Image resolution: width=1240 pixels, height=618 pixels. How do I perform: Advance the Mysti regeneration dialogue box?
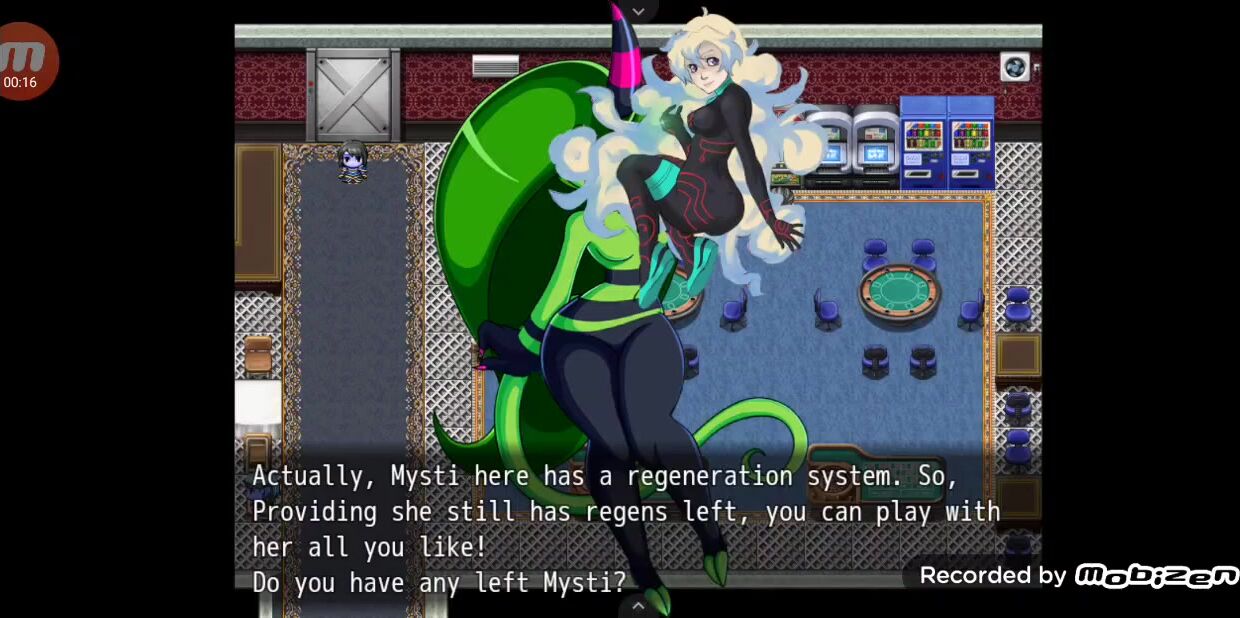tap(638, 528)
